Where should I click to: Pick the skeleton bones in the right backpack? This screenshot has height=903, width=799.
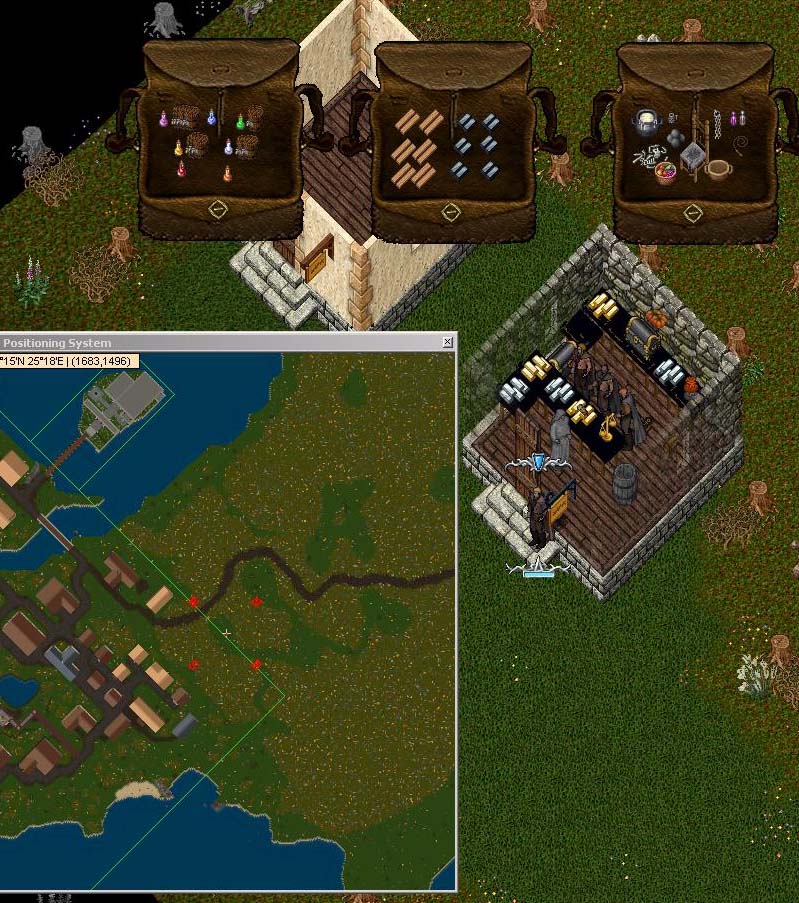pos(649,154)
